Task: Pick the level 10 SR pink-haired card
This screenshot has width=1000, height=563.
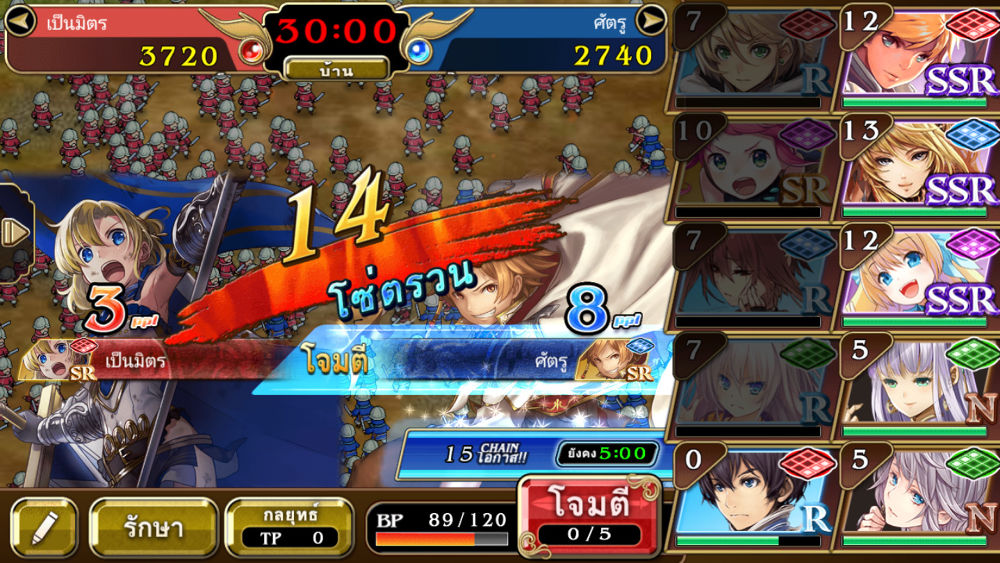Action: 752,165
